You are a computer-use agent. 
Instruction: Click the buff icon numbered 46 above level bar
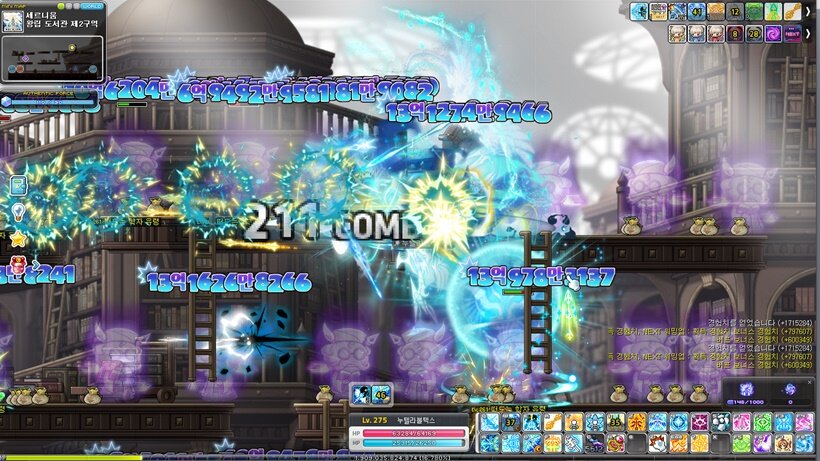[381, 394]
